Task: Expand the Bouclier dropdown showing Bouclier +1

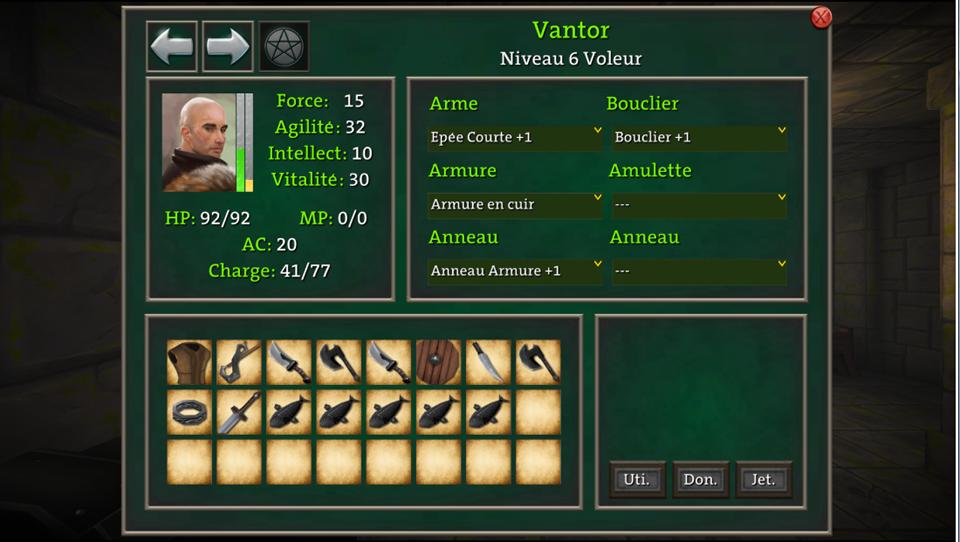Action: [698, 137]
